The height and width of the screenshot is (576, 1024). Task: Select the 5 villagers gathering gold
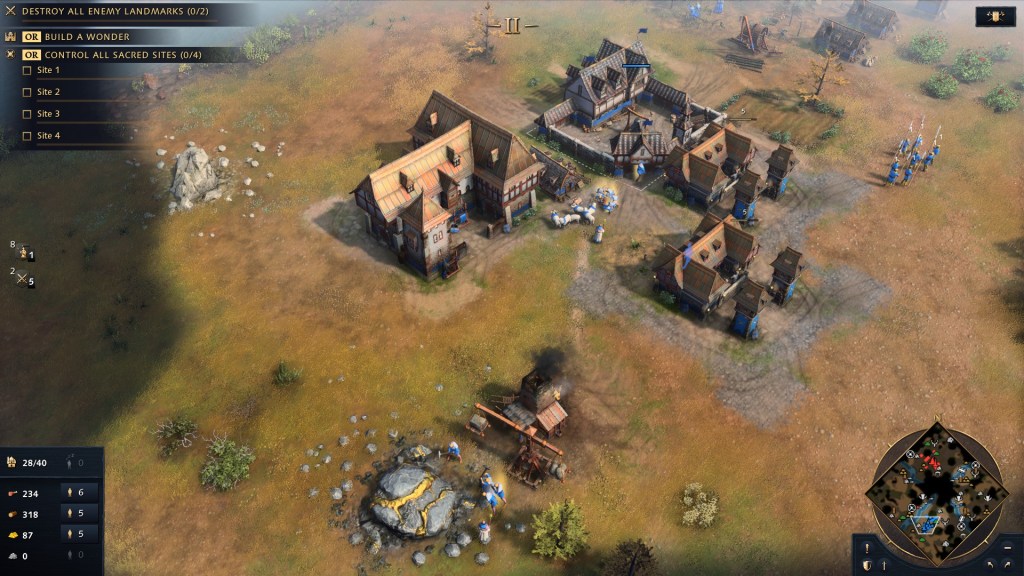[x=79, y=535]
